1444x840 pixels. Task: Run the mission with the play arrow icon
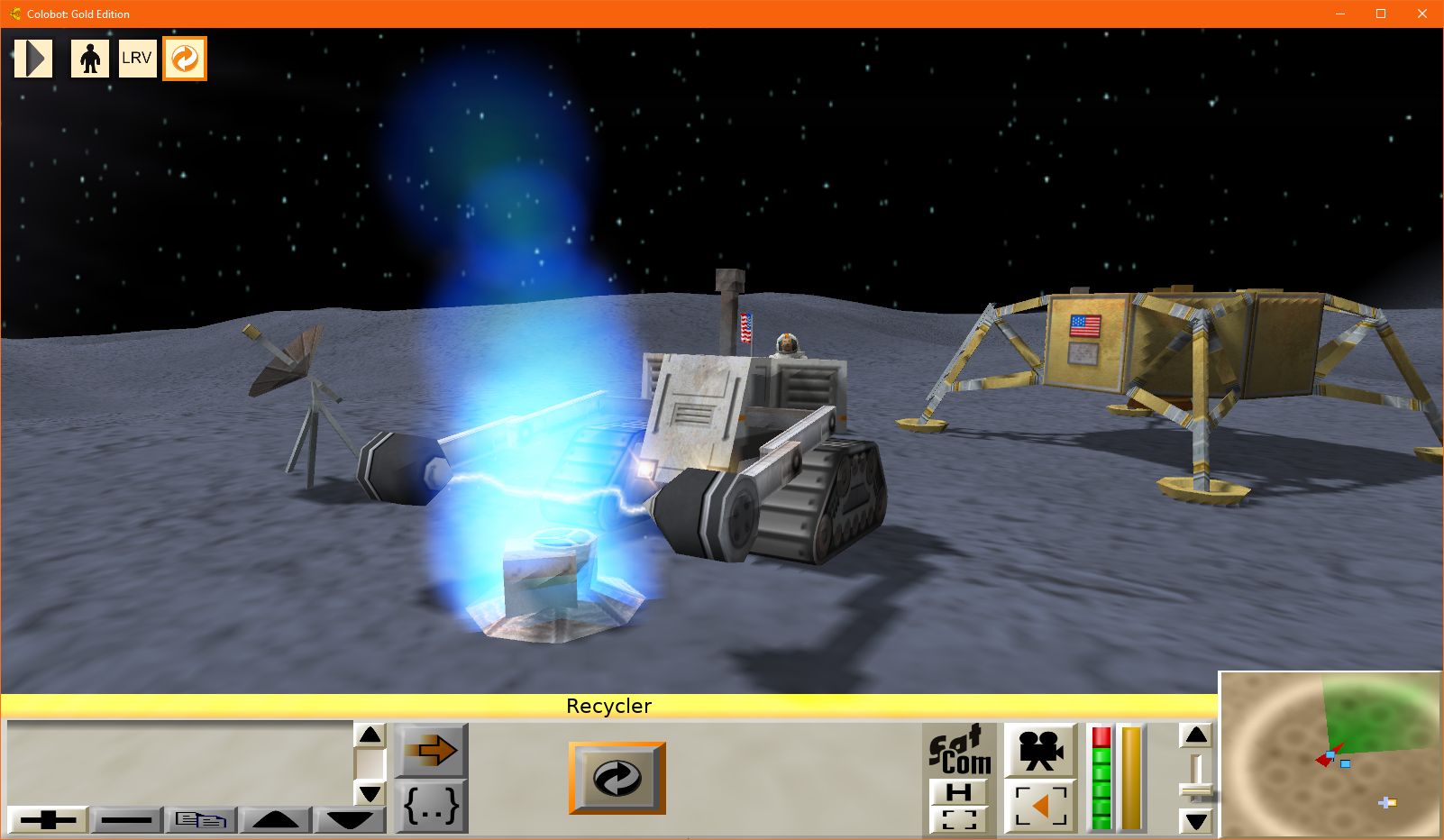click(x=32, y=57)
